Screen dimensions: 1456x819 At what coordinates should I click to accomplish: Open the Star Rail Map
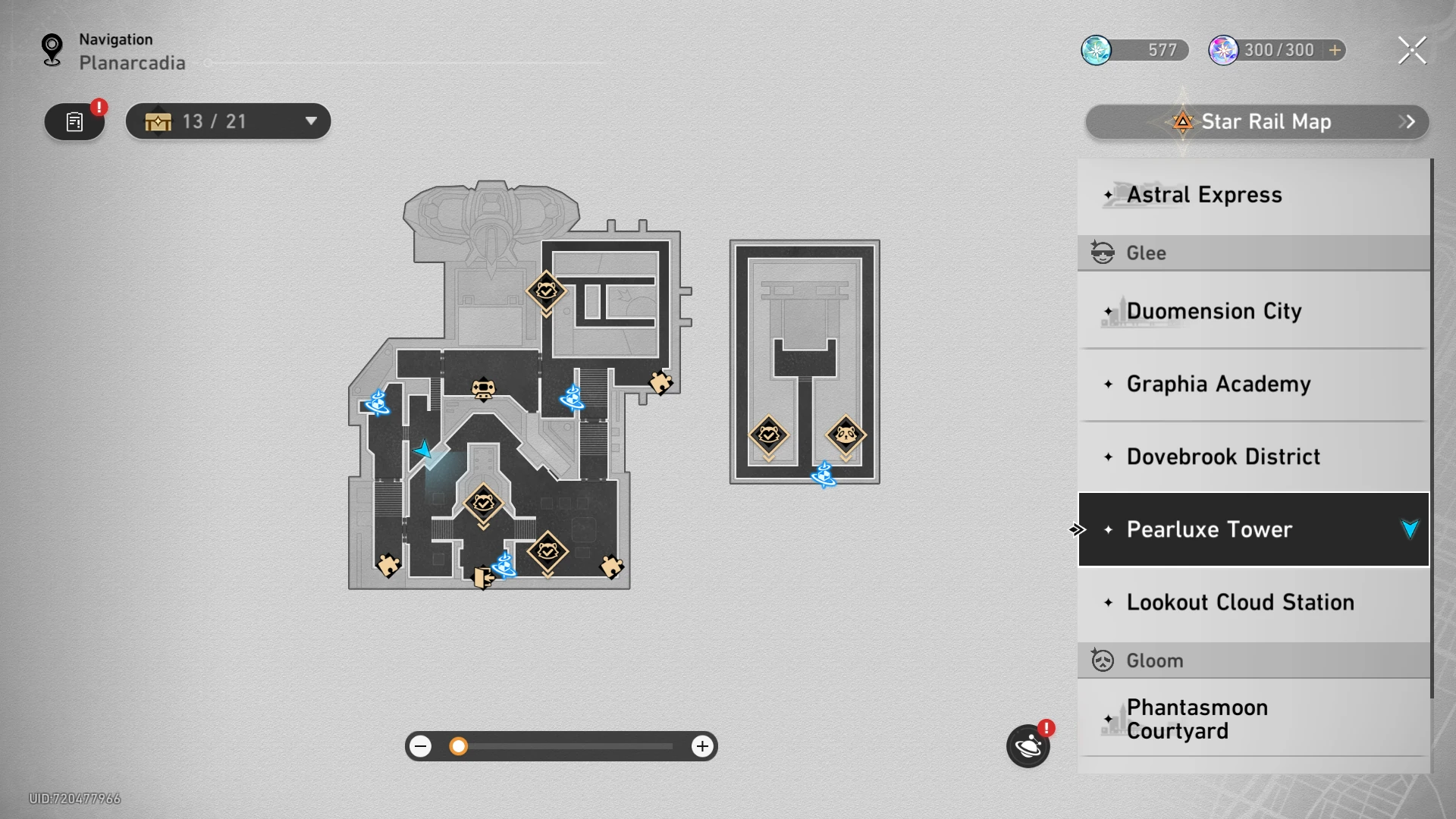click(x=1257, y=122)
